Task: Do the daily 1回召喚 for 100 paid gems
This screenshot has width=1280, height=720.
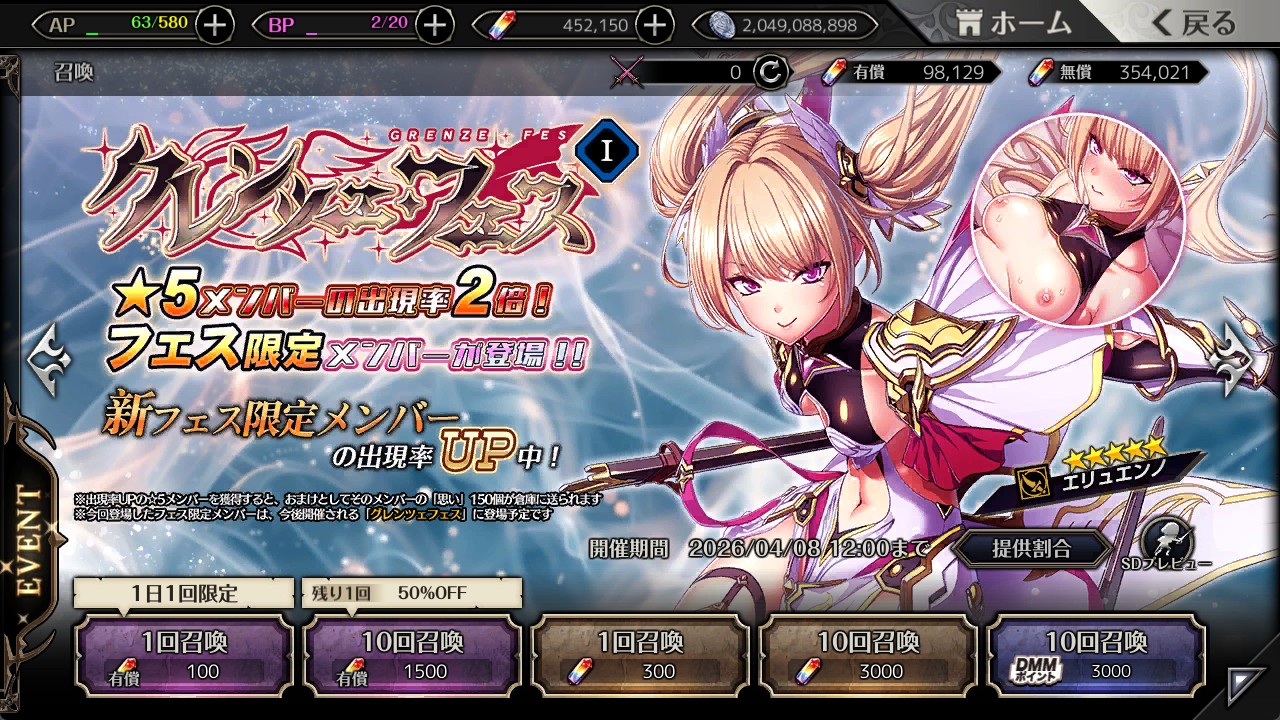Action: click(184, 656)
